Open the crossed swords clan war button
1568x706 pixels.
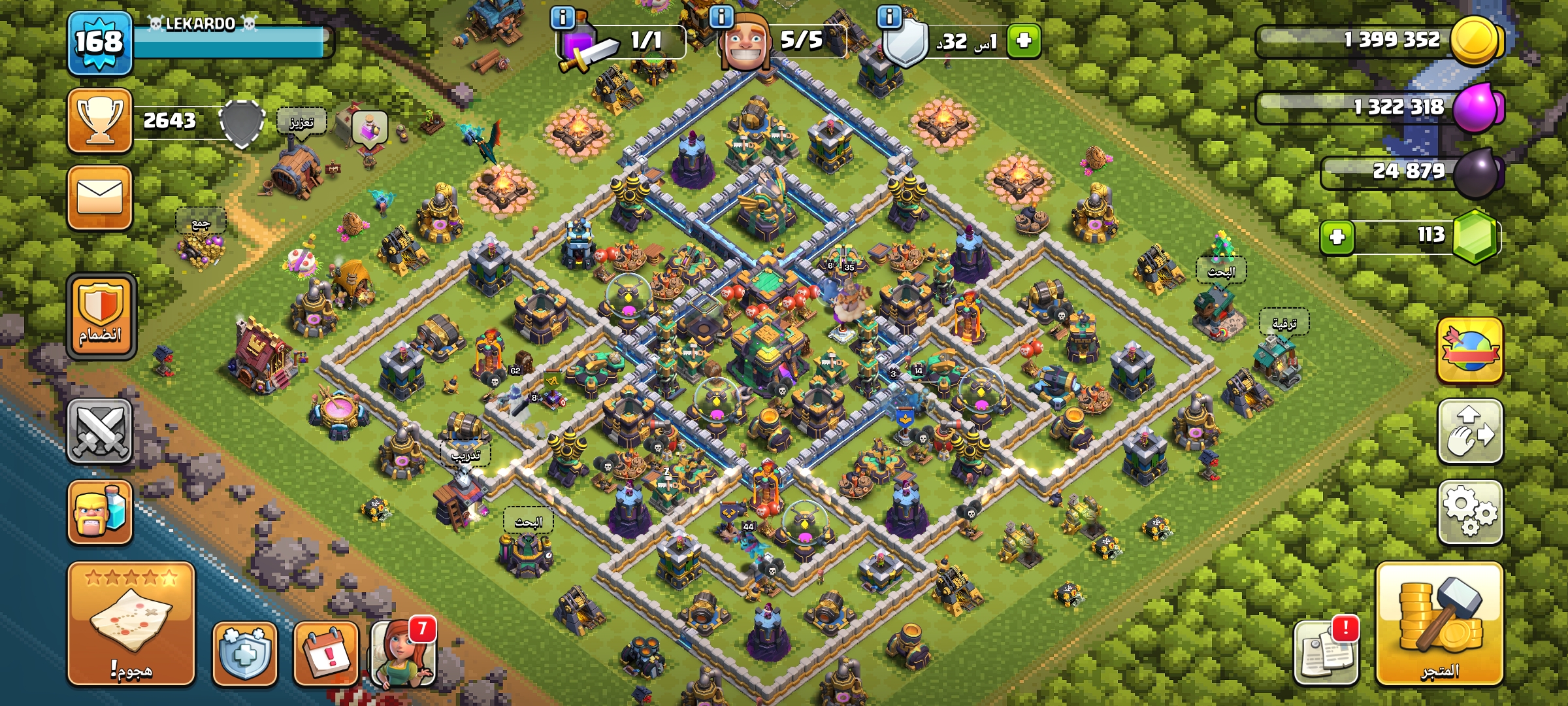click(x=99, y=431)
